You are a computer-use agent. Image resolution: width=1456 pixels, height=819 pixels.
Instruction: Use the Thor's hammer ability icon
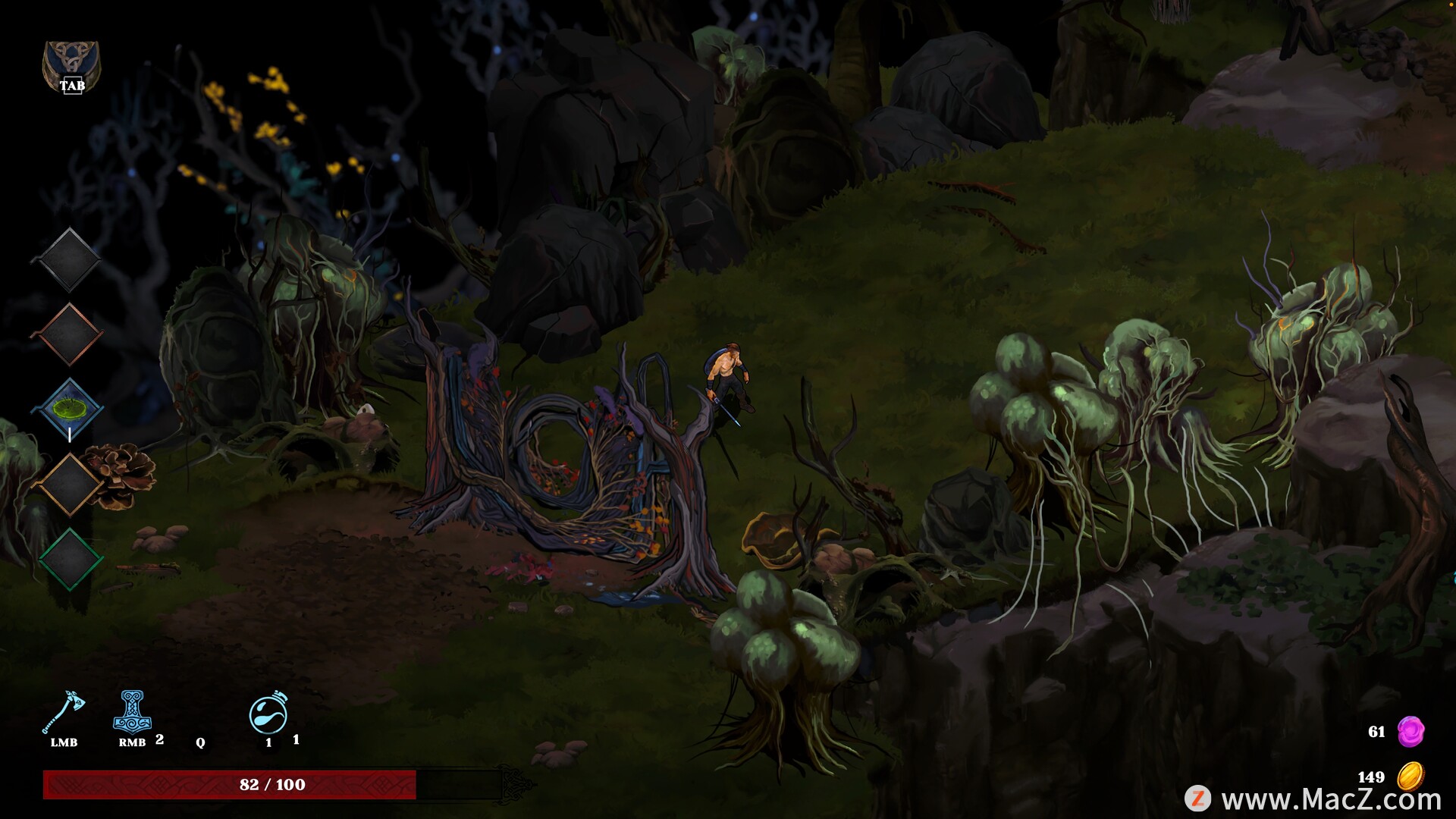132,712
